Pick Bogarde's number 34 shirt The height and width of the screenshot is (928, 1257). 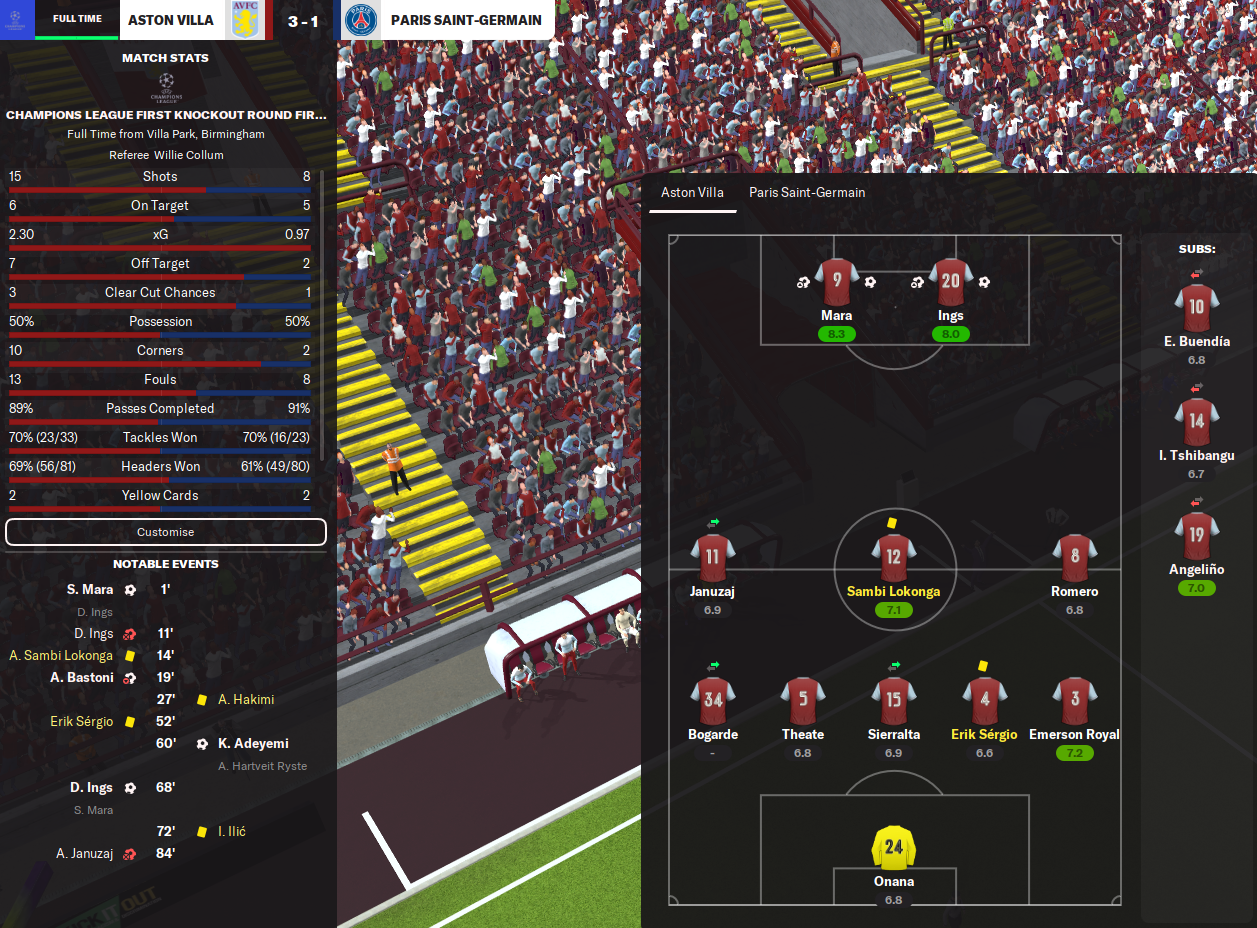click(712, 700)
